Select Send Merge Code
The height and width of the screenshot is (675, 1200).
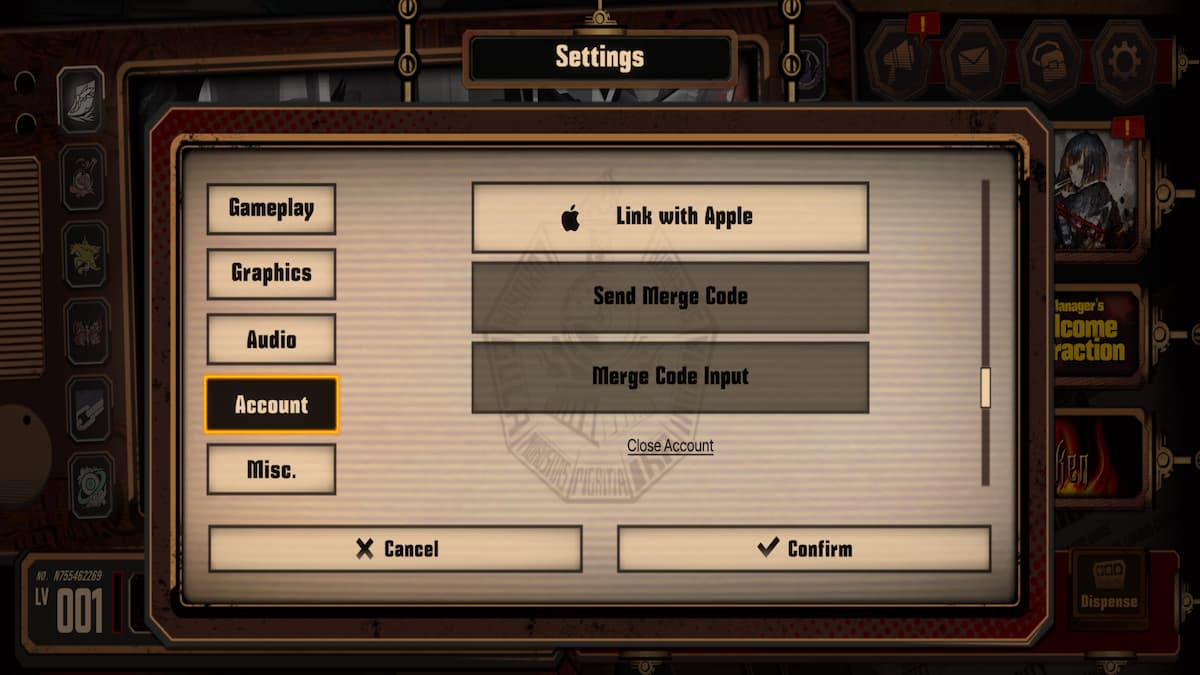click(x=670, y=297)
